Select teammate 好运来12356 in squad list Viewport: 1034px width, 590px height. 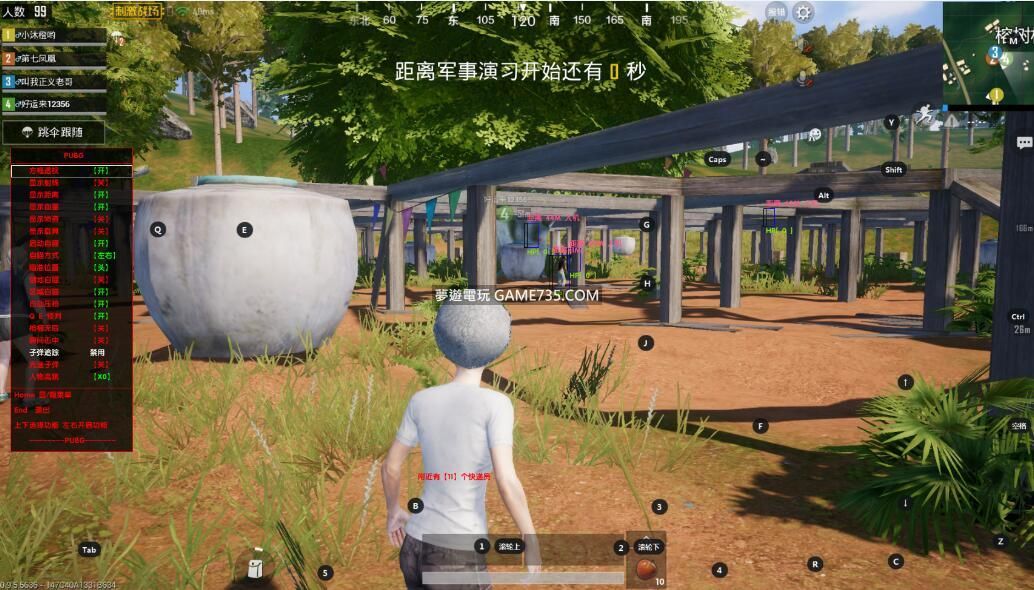point(55,103)
